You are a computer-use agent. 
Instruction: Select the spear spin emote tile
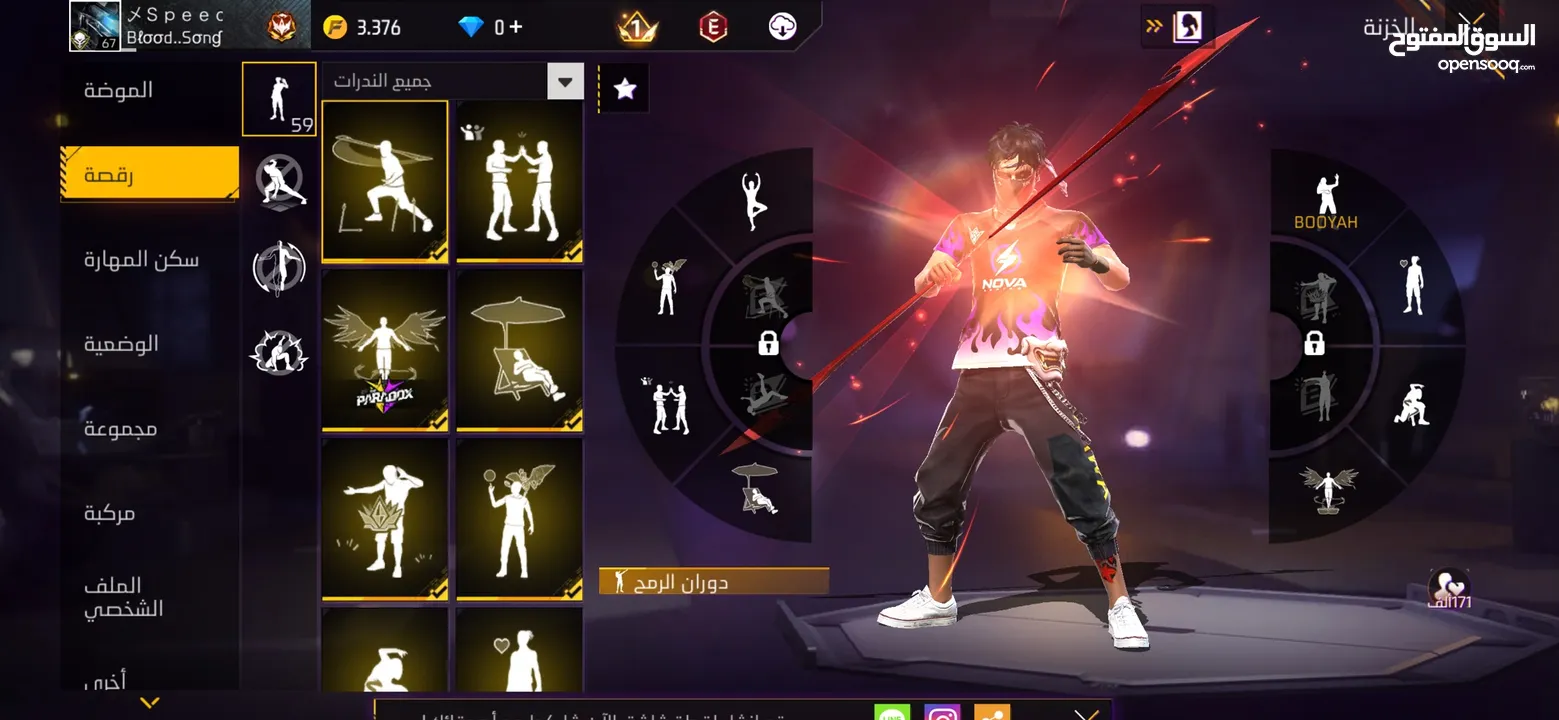(385, 181)
